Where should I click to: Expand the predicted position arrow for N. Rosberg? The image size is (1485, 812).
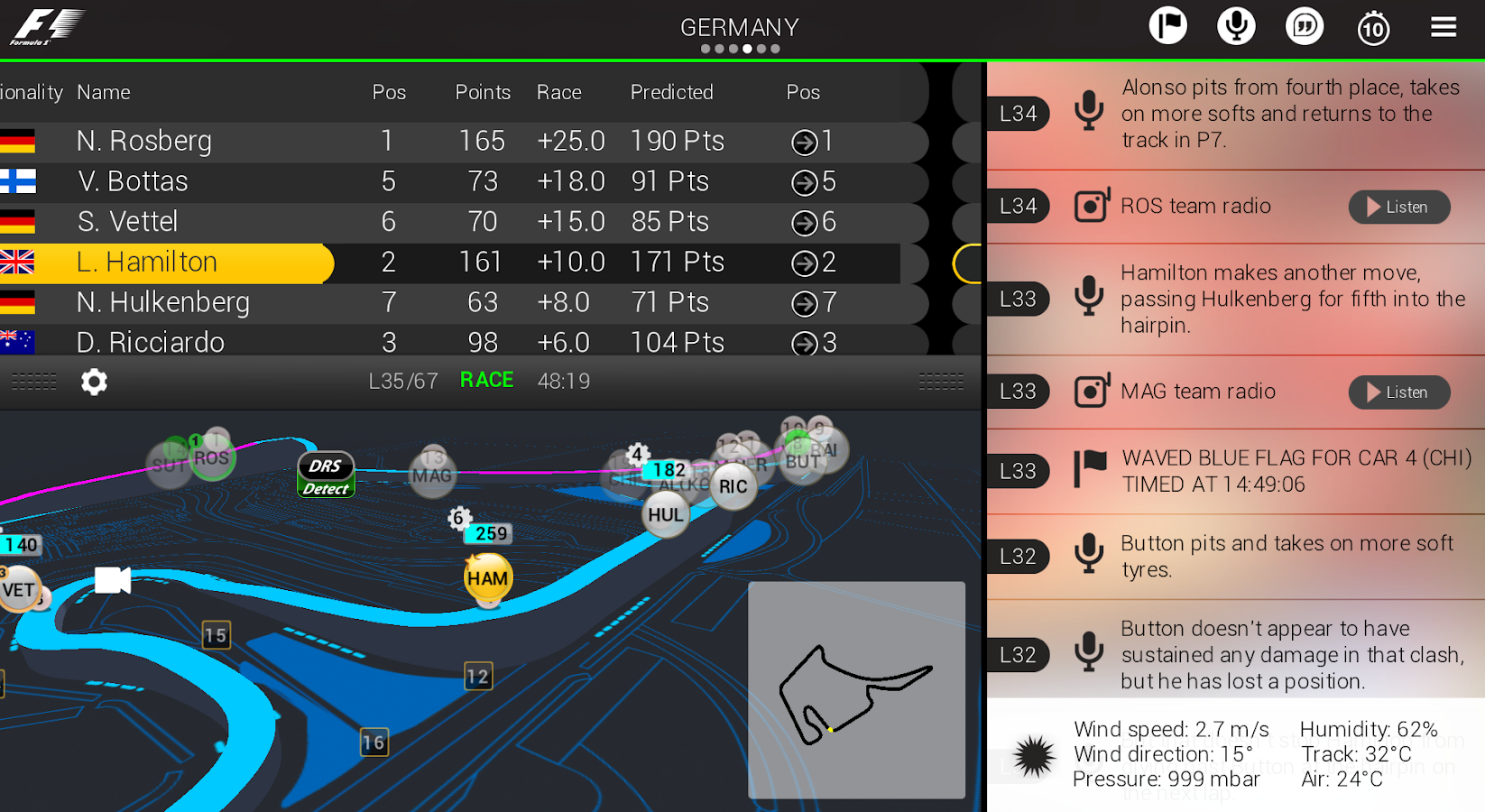[x=806, y=142]
